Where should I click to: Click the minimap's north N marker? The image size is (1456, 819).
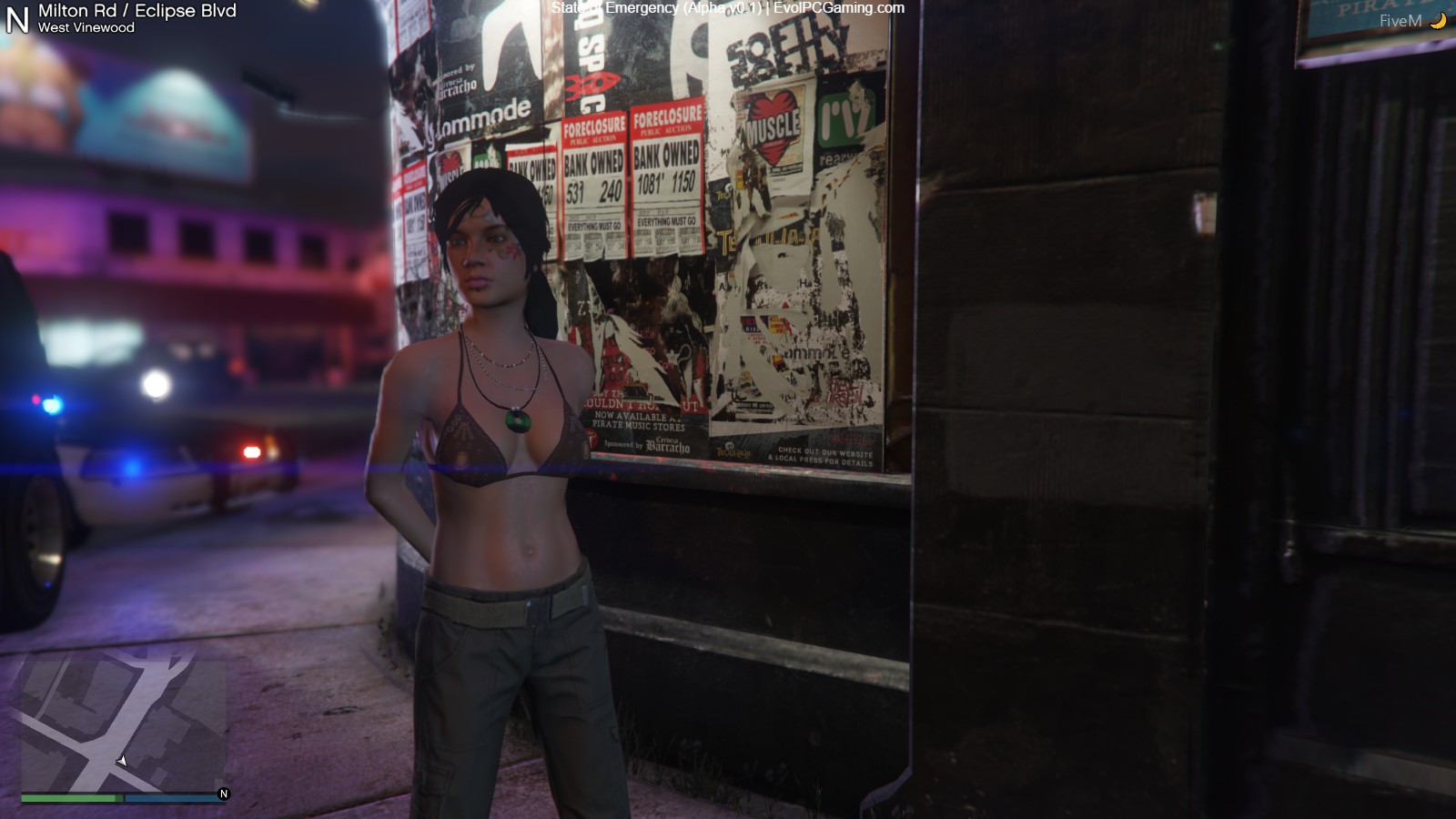tap(224, 794)
